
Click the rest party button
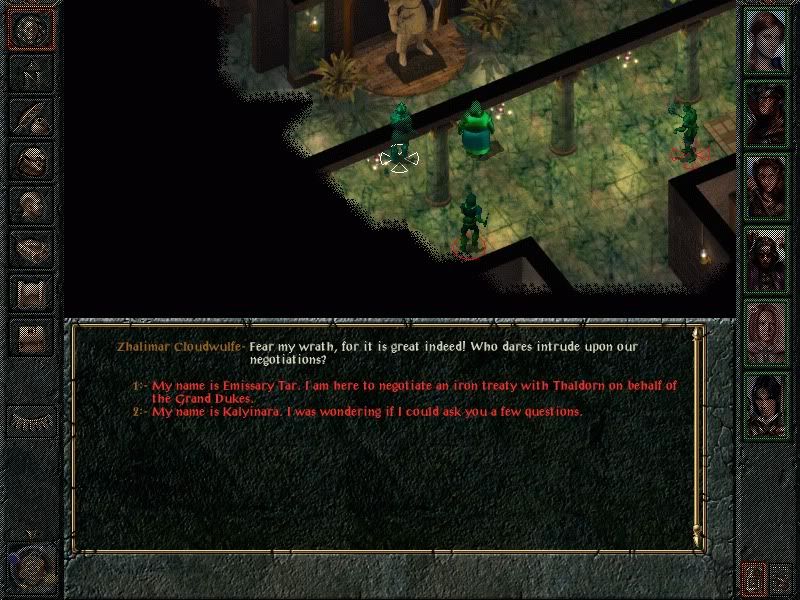point(30,420)
